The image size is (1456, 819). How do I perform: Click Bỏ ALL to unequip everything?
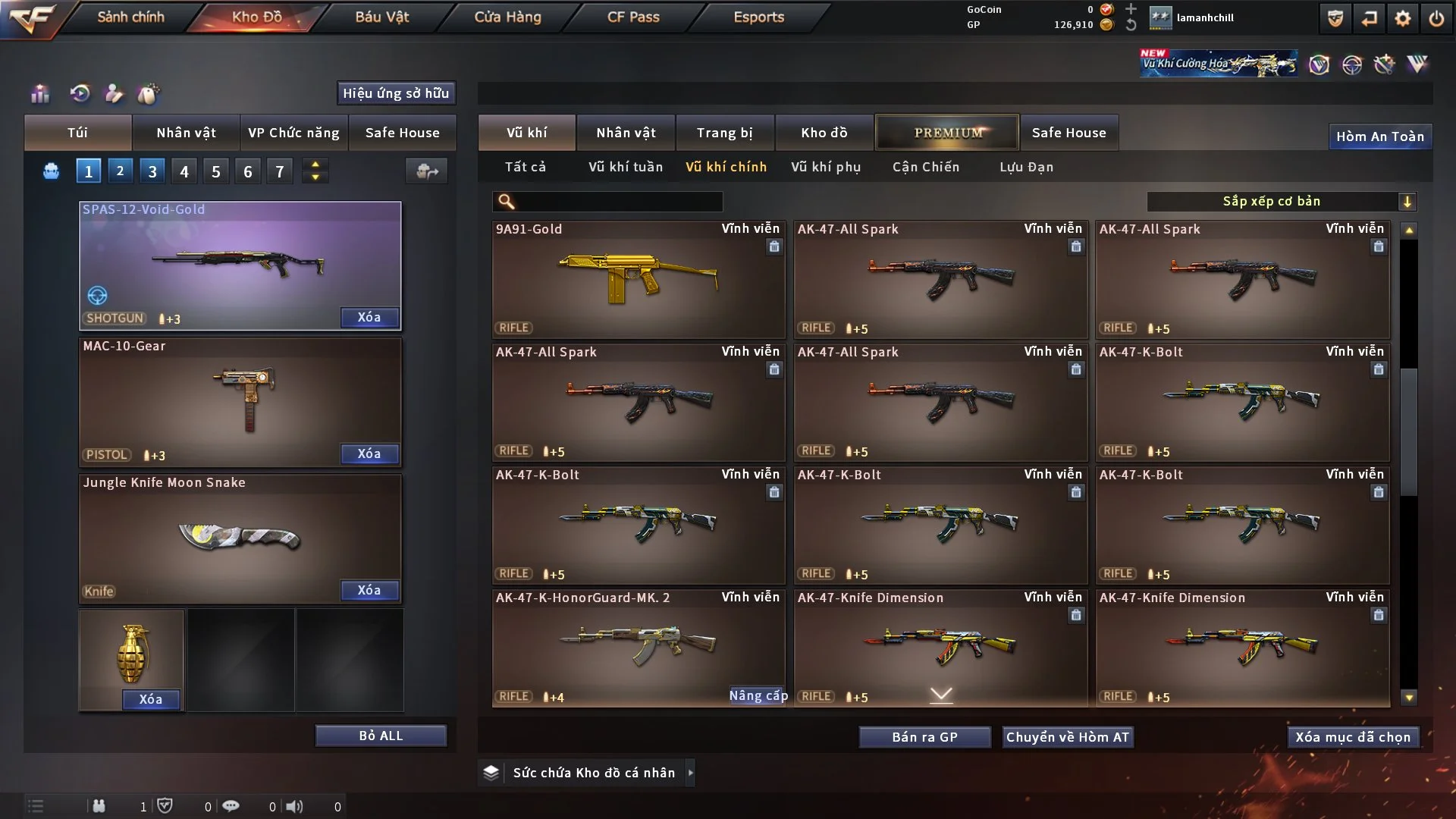pos(381,736)
